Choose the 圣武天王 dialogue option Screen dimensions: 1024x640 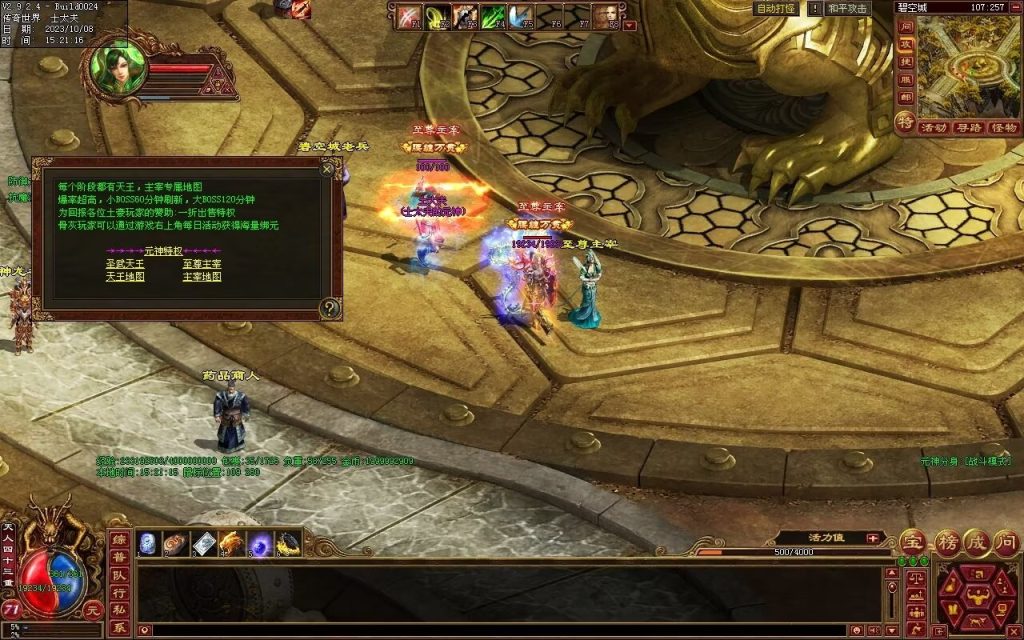[x=125, y=264]
